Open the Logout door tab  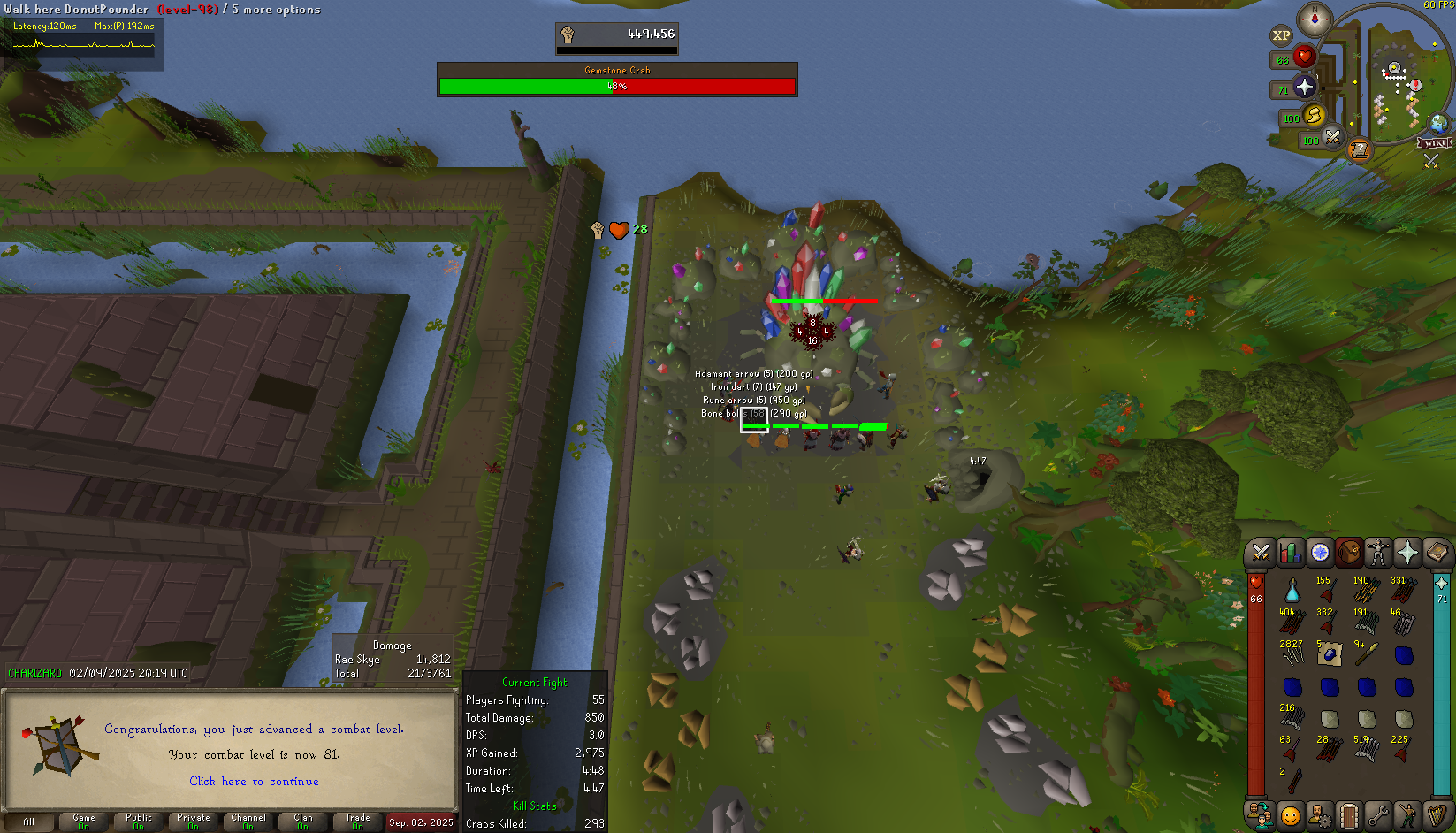[1348, 814]
